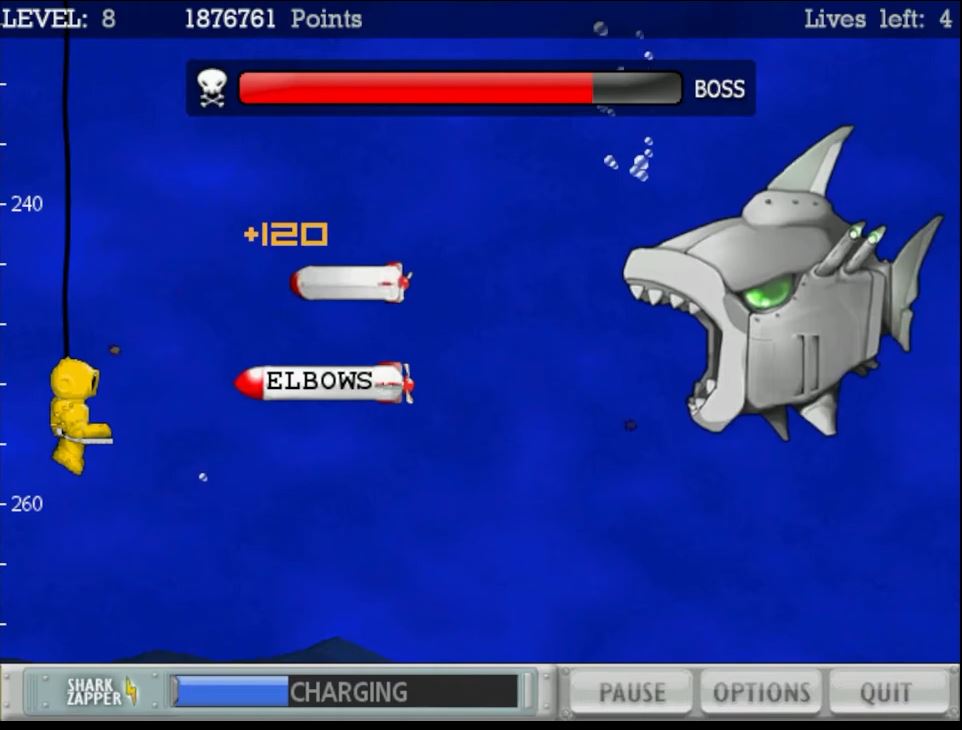Pause the game with the PAUSE button

[x=633, y=692]
